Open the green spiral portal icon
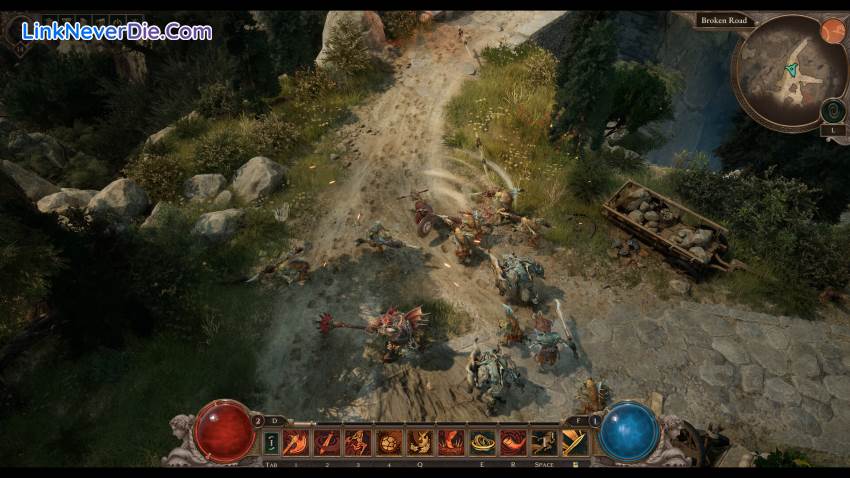The height and width of the screenshot is (478, 850). 833,110
